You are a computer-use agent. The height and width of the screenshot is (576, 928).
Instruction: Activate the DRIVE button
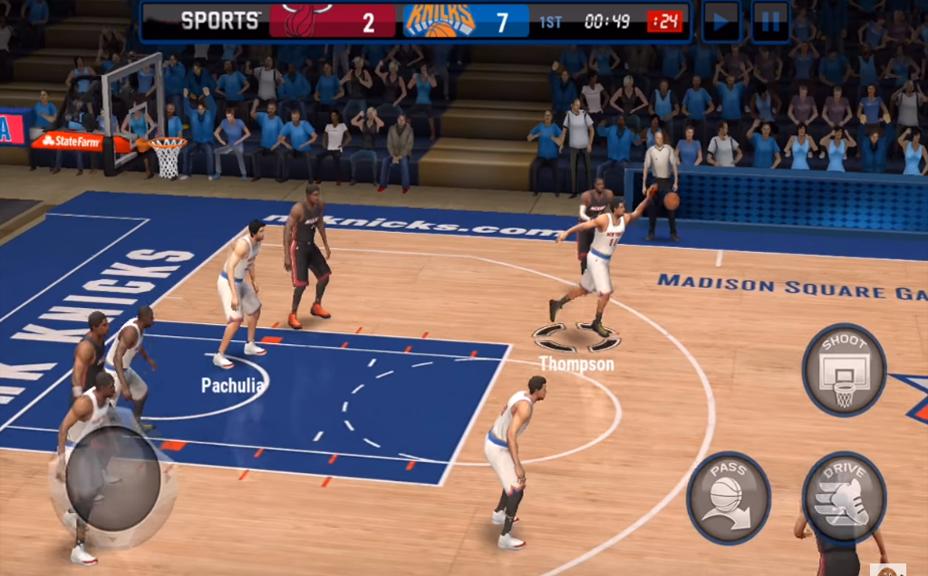(844, 497)
